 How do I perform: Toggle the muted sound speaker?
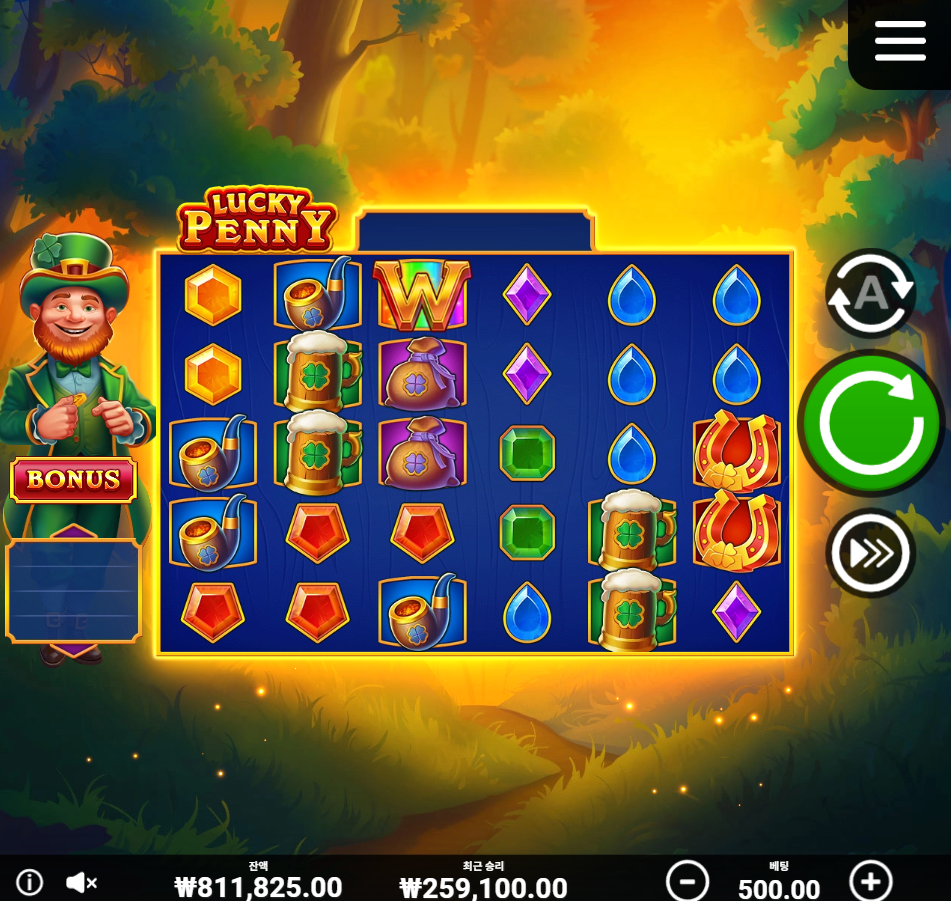coord(81,882)
